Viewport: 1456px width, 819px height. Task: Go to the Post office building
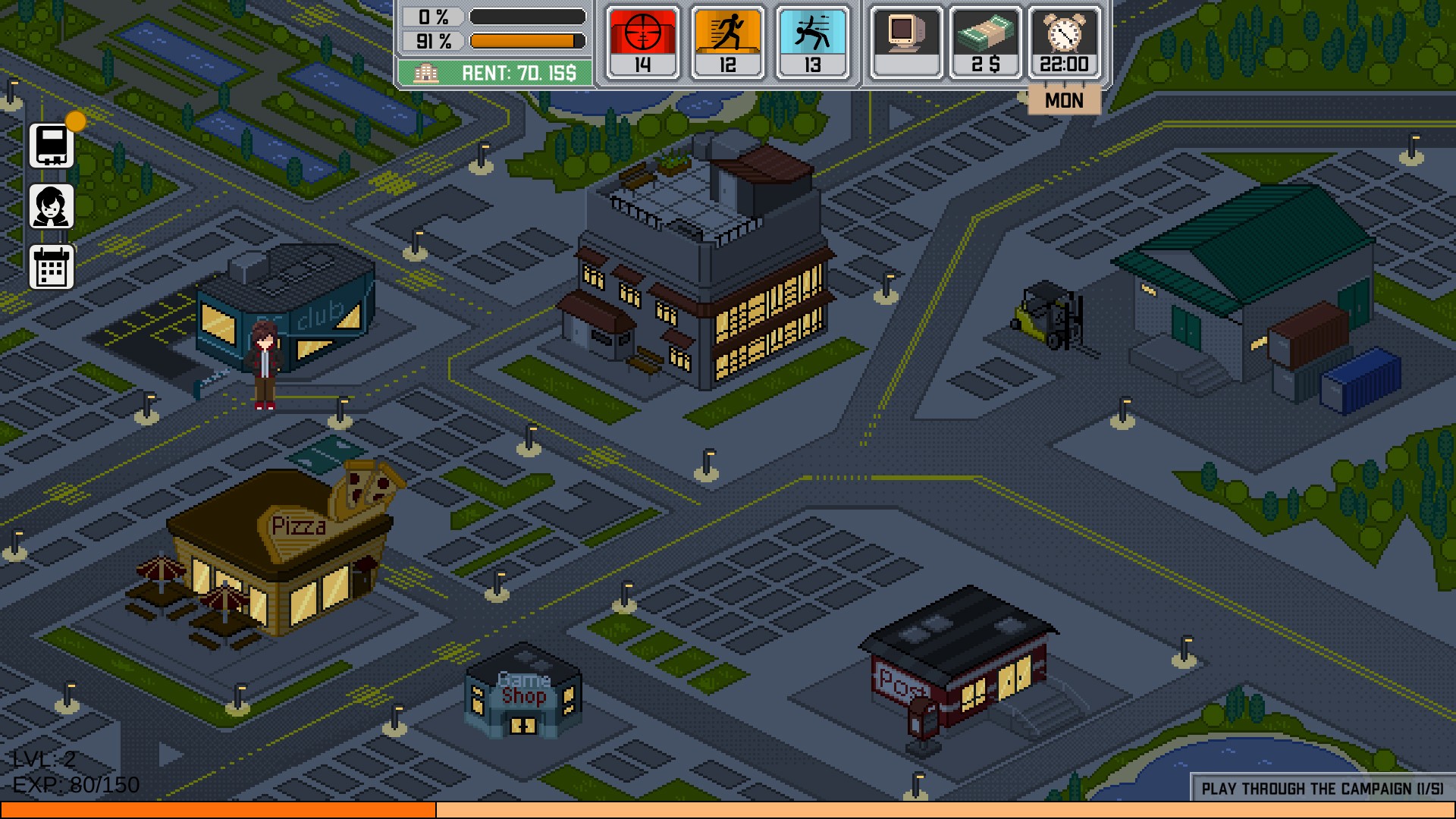pos(959,667)
